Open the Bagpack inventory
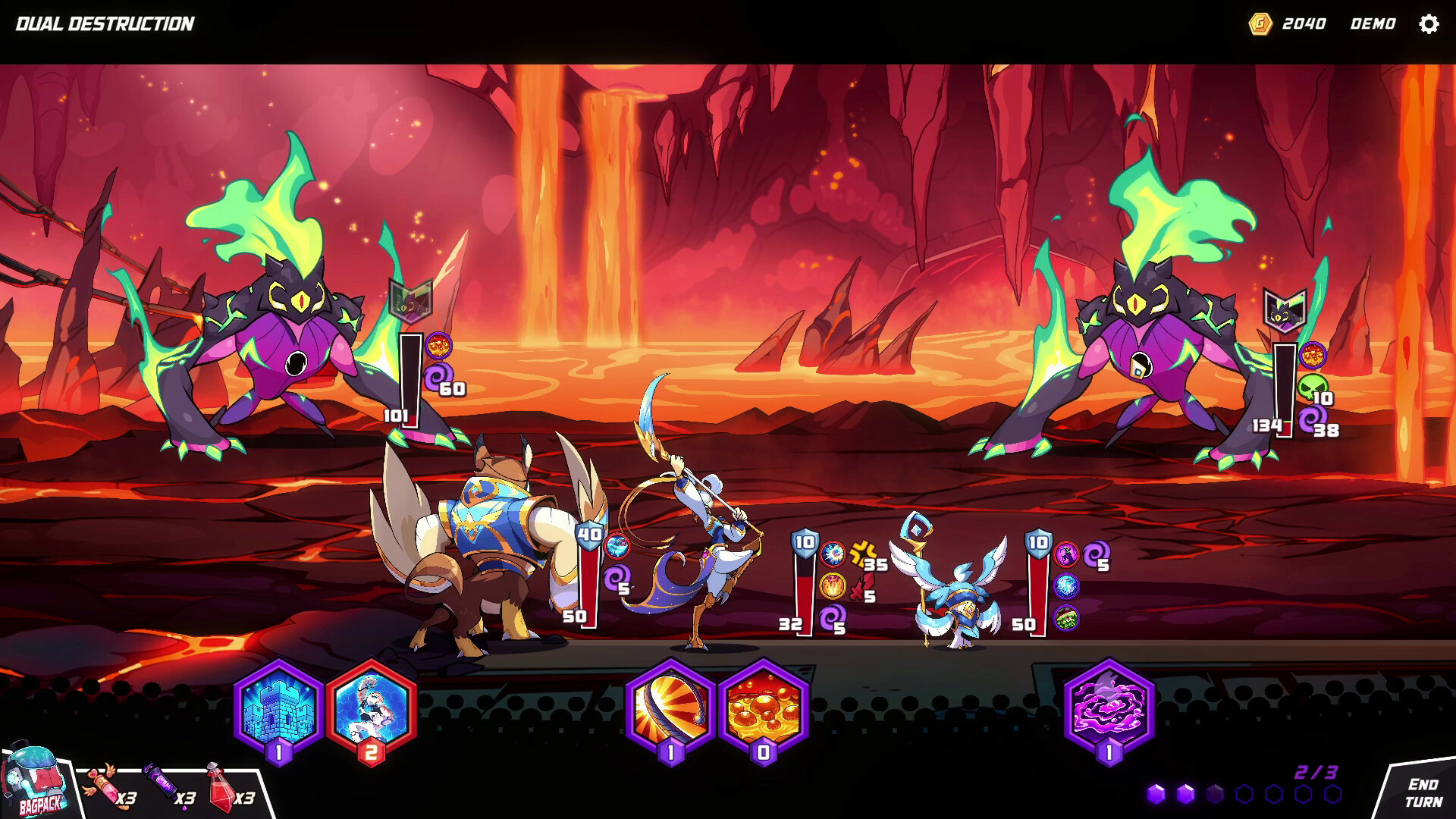This screenshot has width=1456, height=819. coord(36,783)
